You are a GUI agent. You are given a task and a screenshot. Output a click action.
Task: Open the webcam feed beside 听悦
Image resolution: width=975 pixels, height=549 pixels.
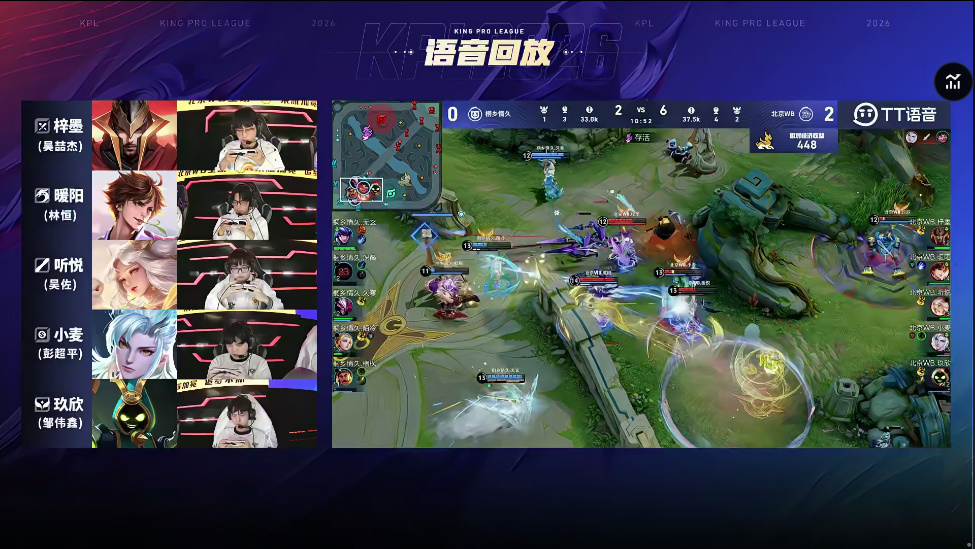(x=248, y=274)
